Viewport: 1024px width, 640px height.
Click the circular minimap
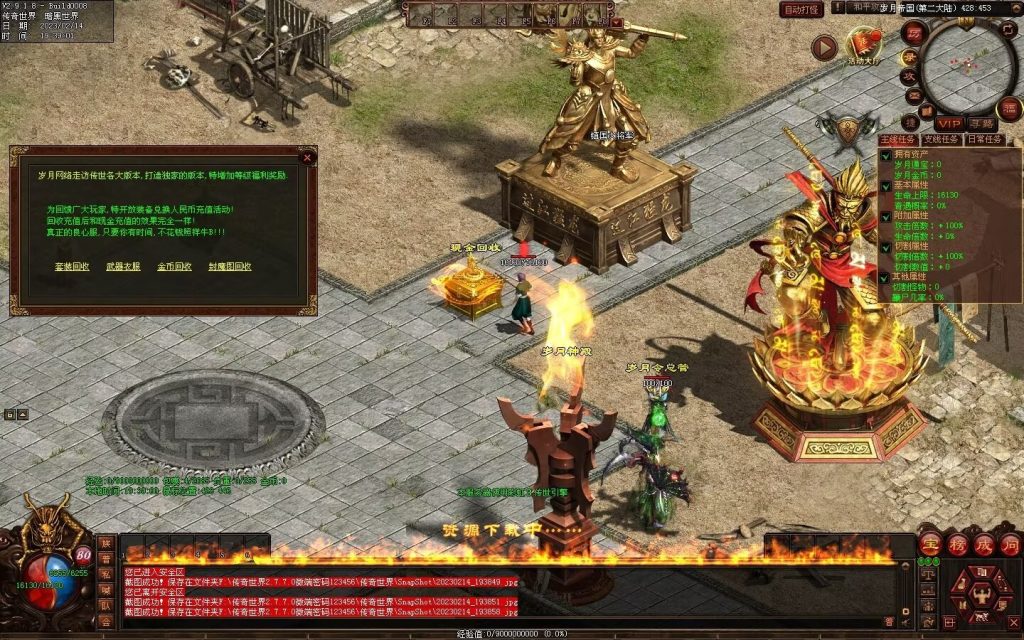click(968, 65)
